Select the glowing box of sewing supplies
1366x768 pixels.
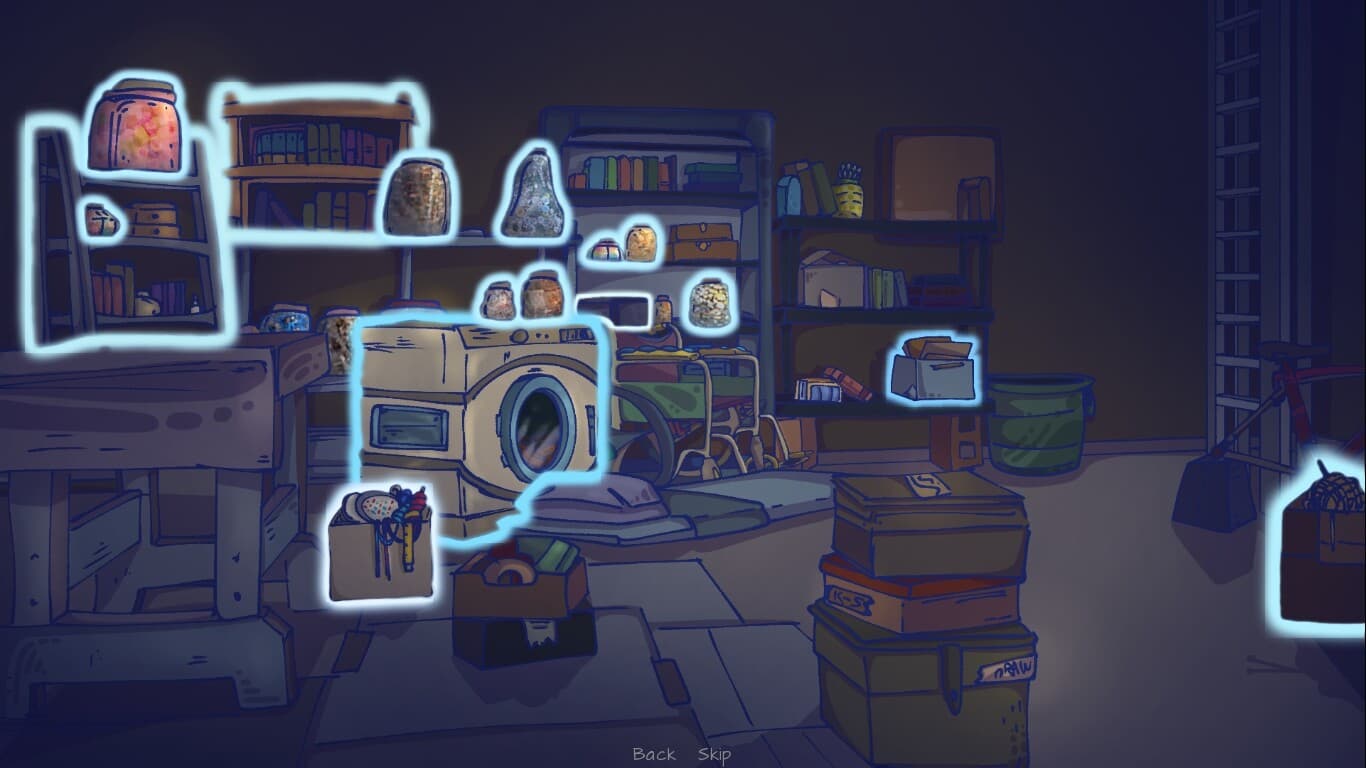pos(385,545)
